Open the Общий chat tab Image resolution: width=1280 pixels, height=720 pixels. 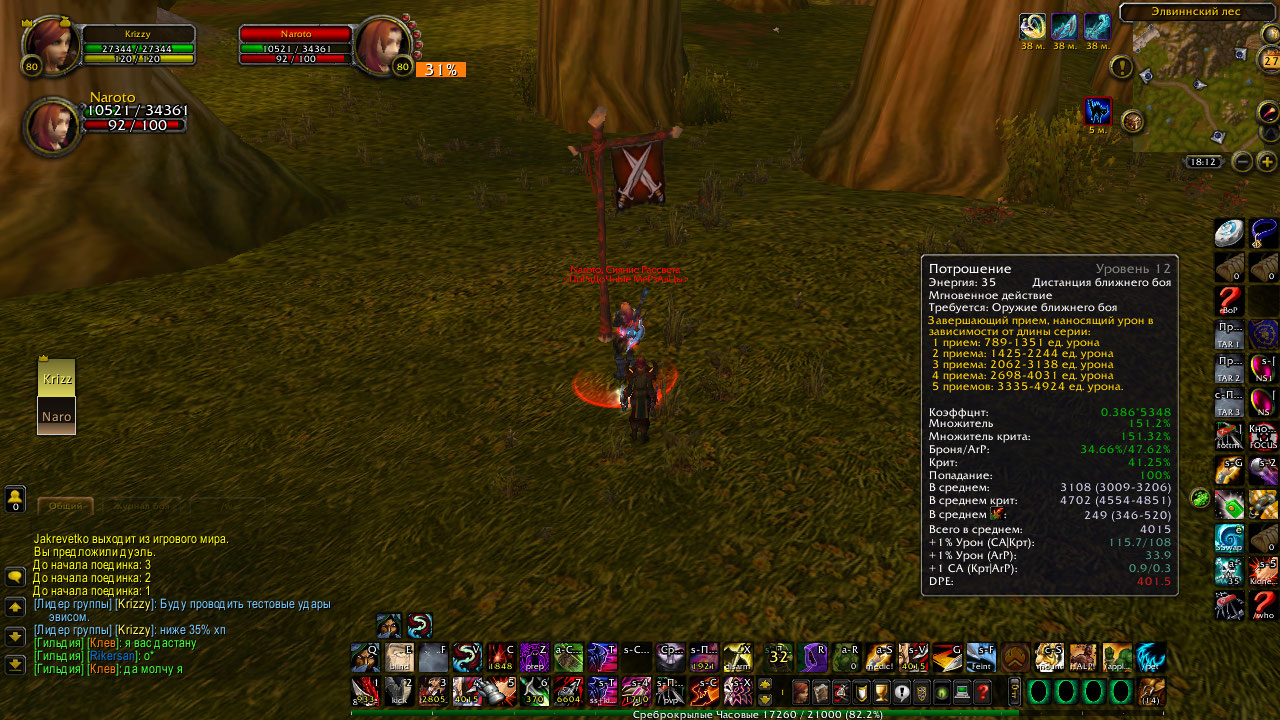[66, 506]
